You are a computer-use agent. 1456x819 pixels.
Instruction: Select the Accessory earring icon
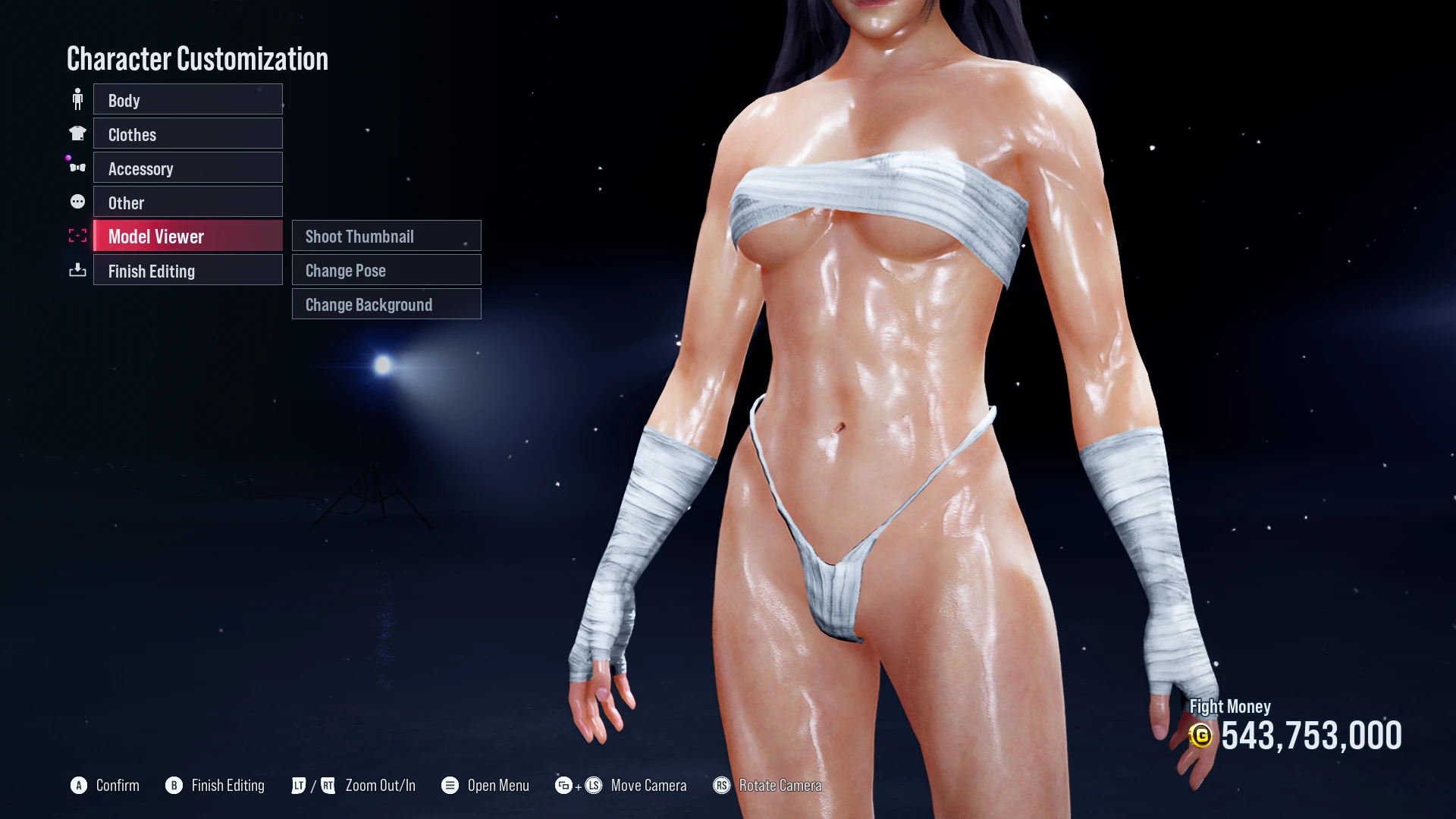click(x=77, y=166)
